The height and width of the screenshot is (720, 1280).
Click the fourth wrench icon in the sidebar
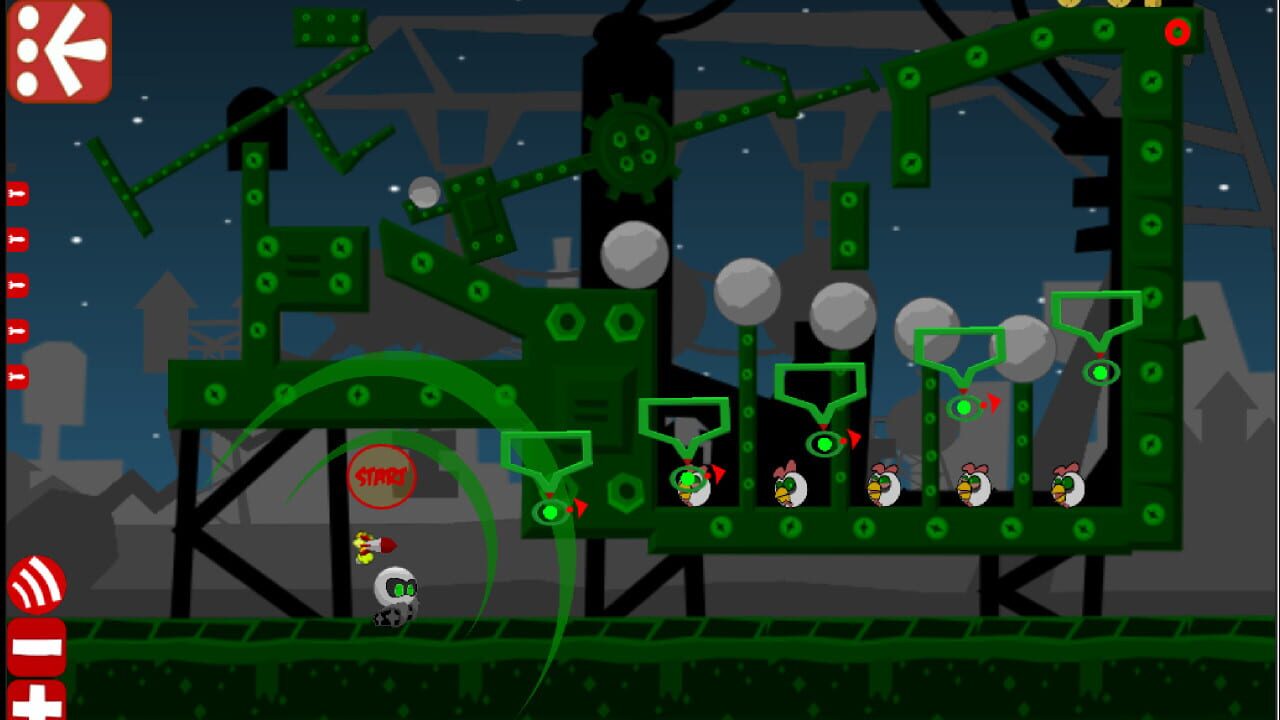(18, 330)
